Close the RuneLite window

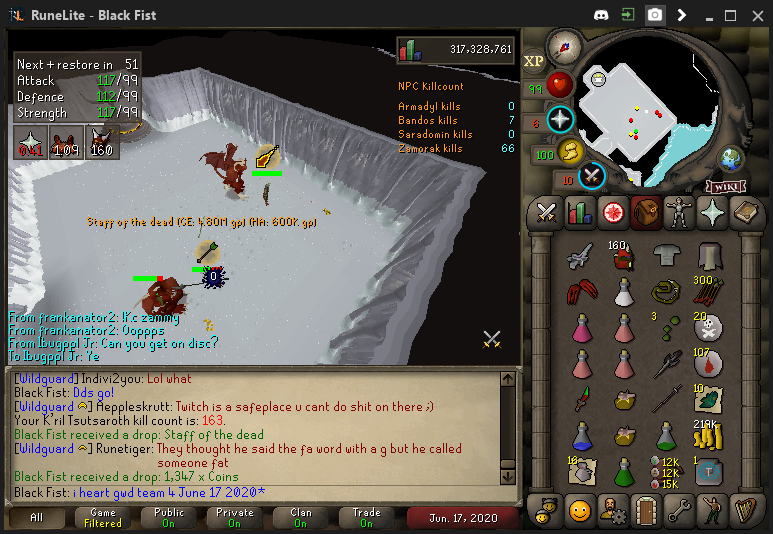757,15
